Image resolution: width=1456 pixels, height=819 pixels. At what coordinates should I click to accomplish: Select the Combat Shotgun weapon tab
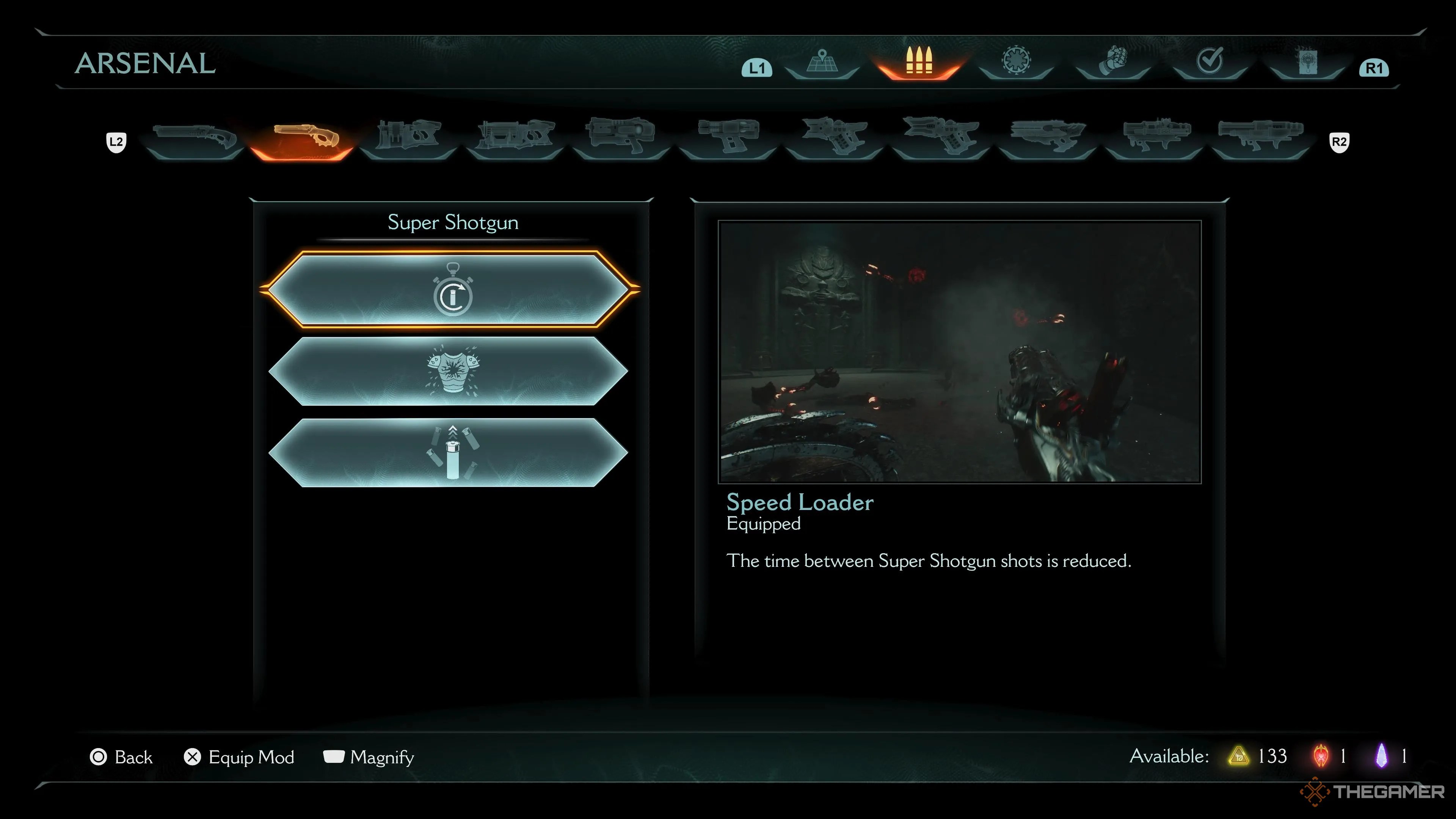coord(195,138)
